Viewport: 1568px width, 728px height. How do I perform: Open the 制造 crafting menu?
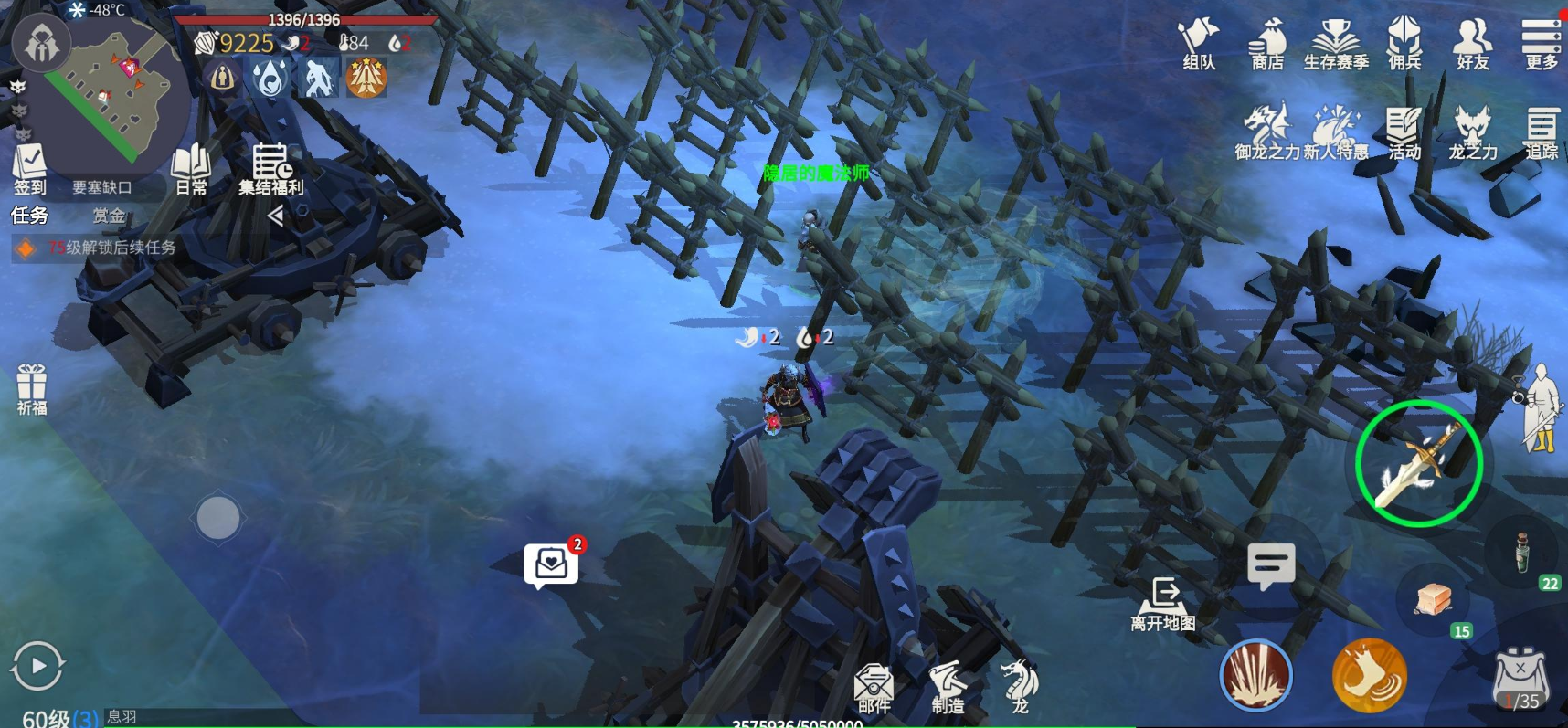(948, 688)
